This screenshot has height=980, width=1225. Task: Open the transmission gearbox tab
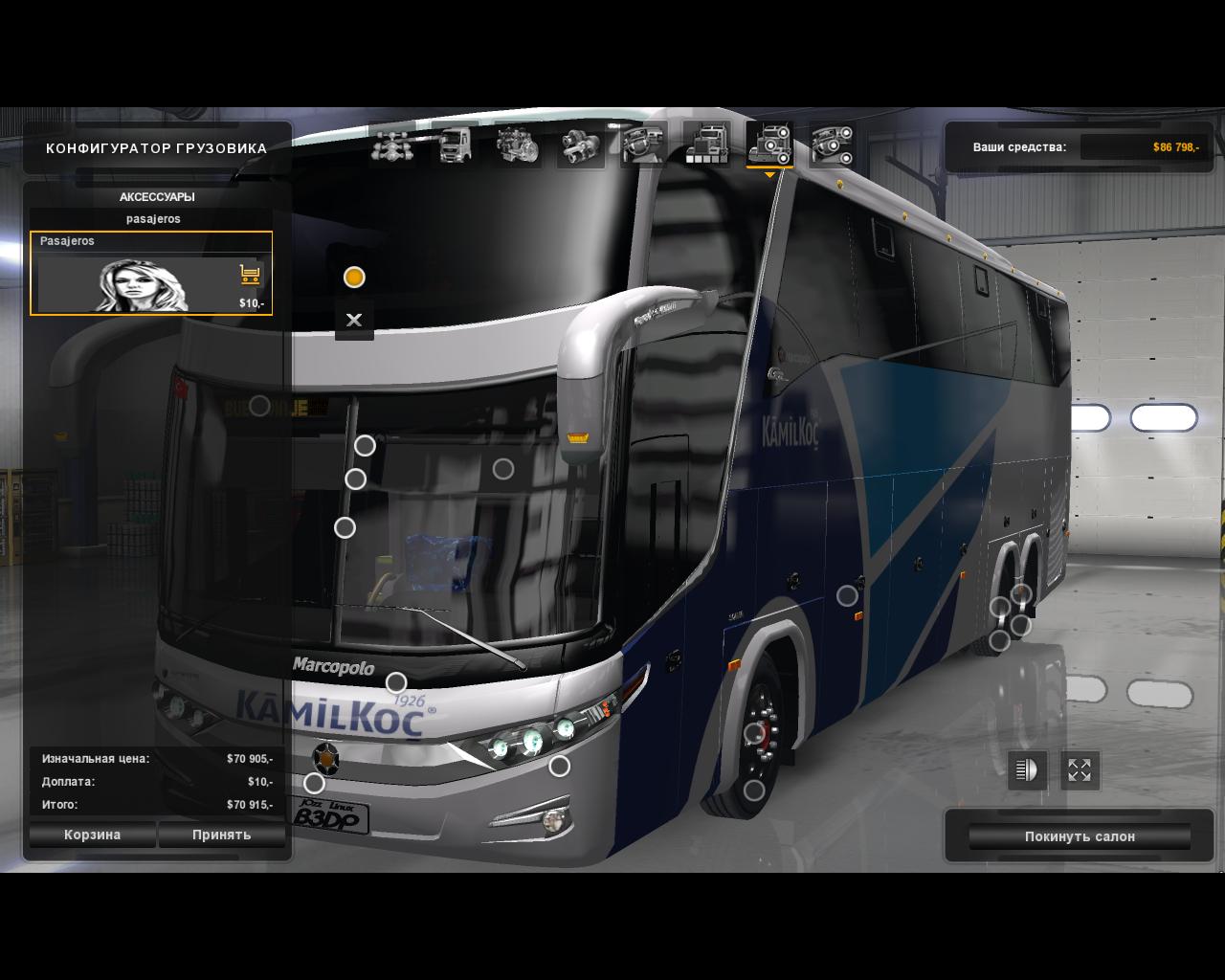click(580, 145)
